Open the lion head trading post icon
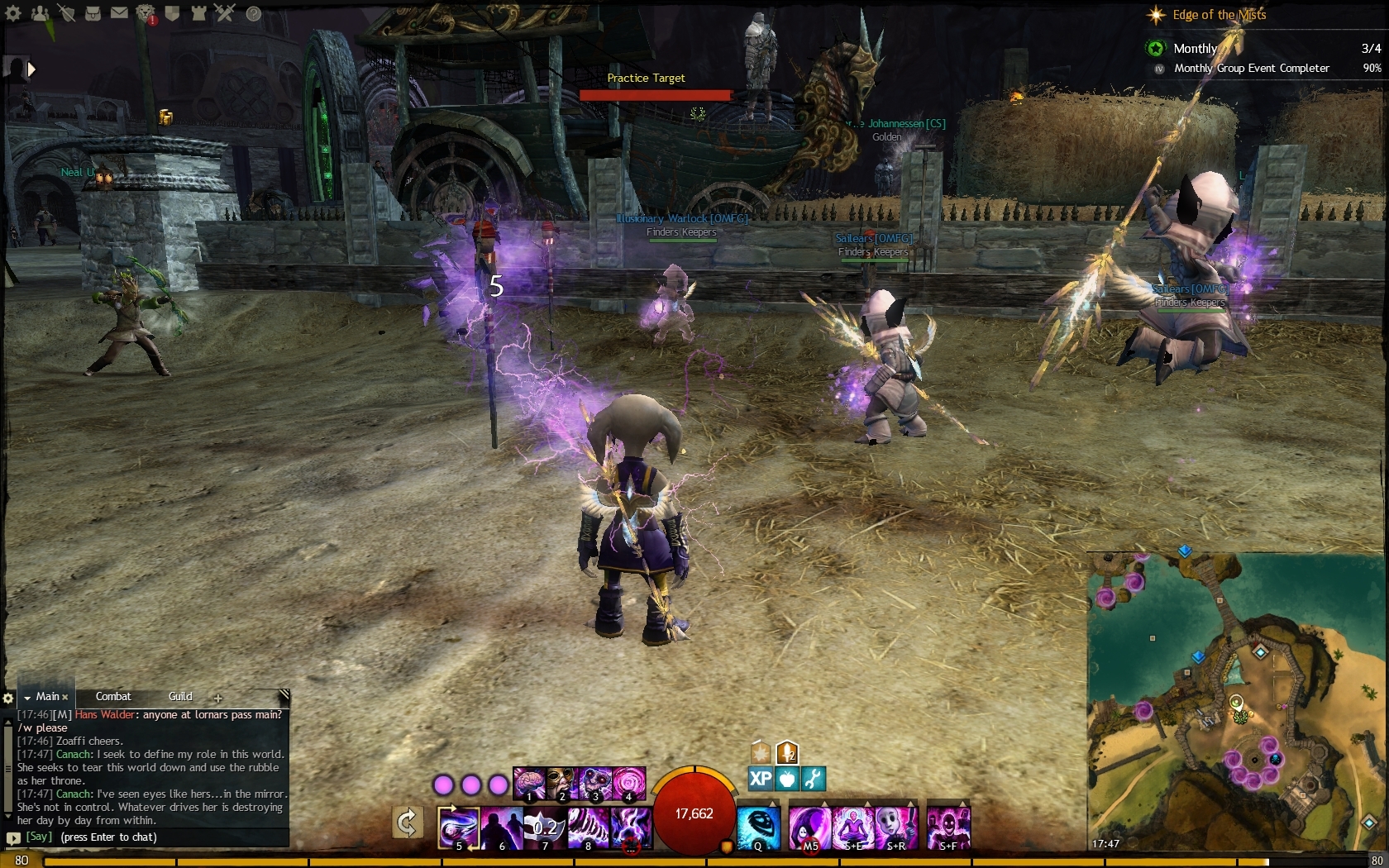The image size is (1389, 868). point(146,13)
